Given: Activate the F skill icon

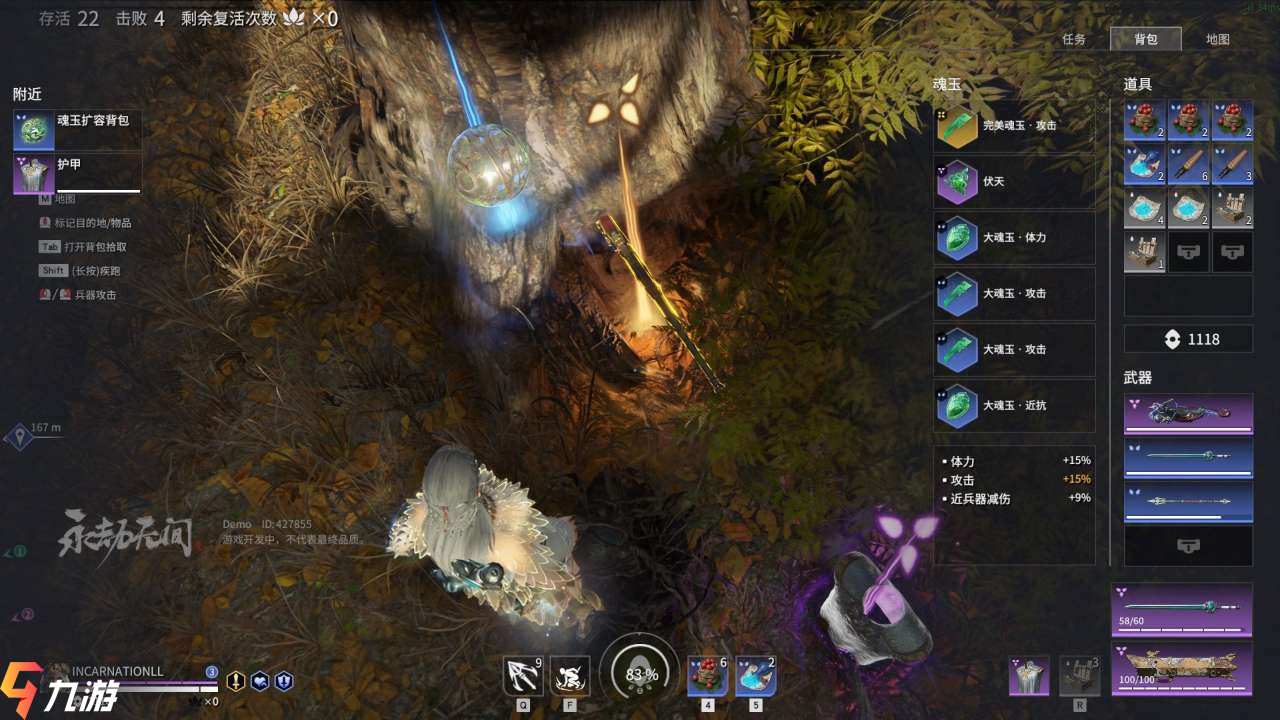Looking at the screenshot, I should click(570, 676).
